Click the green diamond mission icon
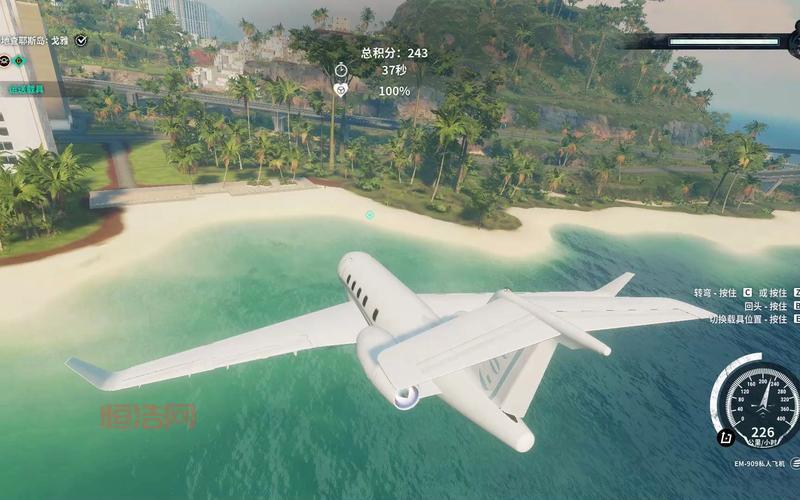Image resolution: width=800 pixels, height=500 pixels. 18,61
